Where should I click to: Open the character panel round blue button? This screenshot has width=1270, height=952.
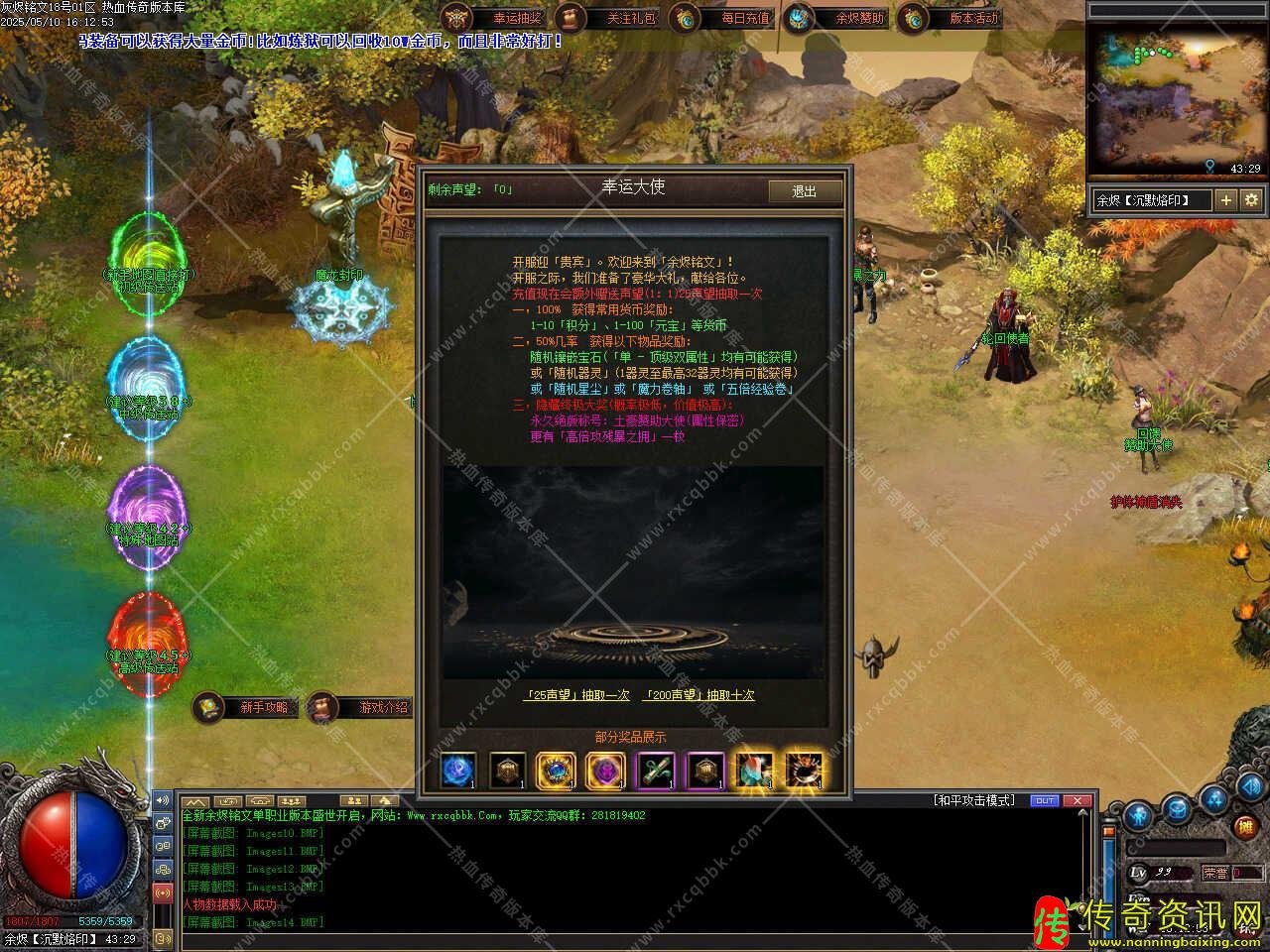(1137, 815)
